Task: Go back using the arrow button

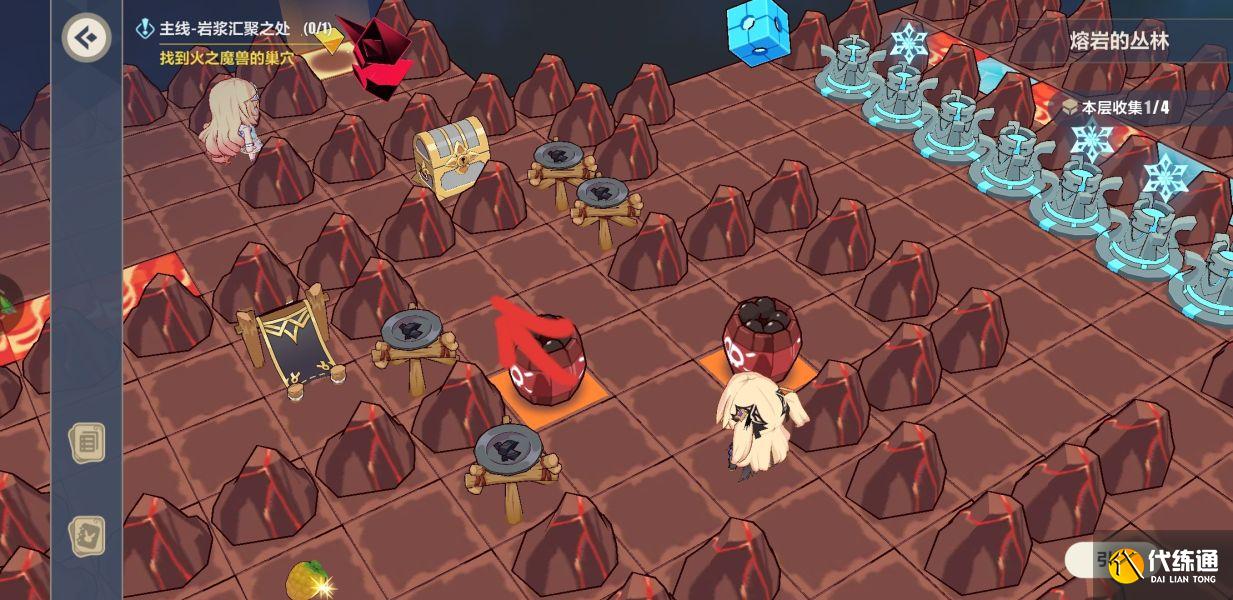Action: [86, 38]
